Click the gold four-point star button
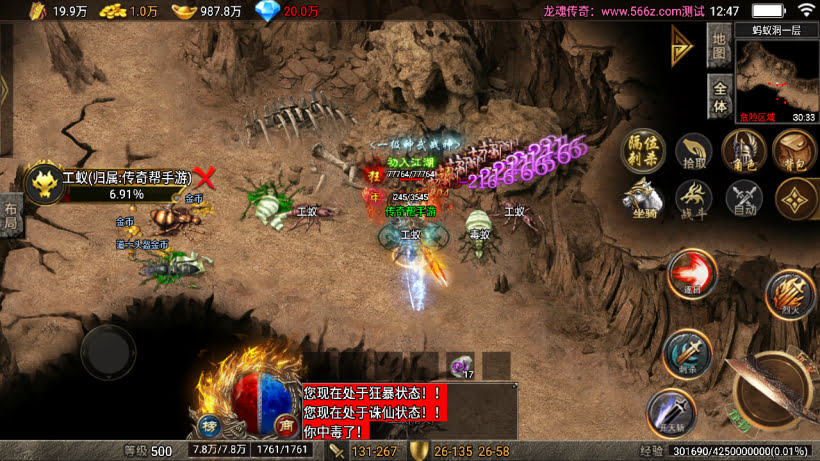Viewport: 820px width, 461px height. click(x=794, y=198)
